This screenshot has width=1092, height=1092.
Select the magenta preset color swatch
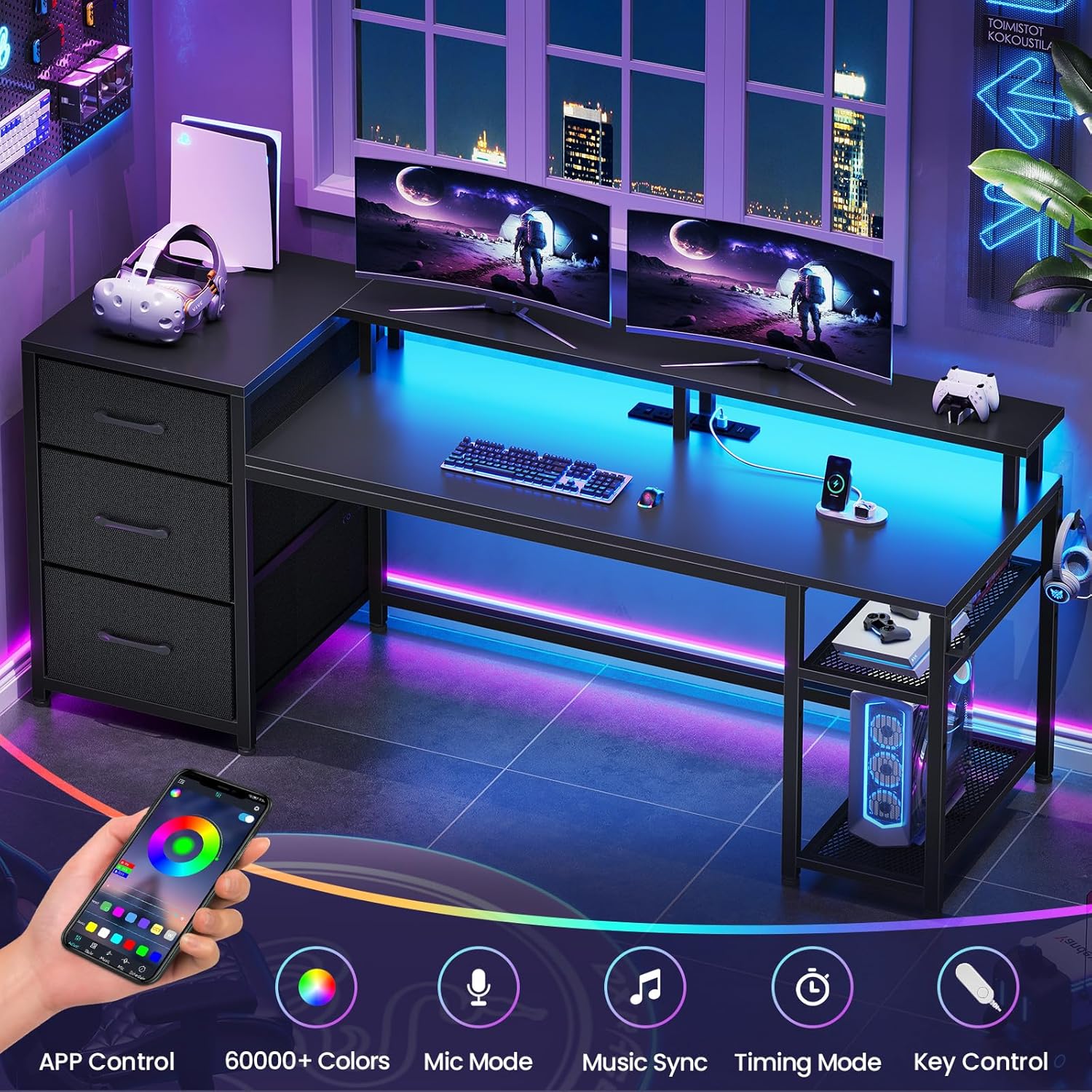click(119, 911)
